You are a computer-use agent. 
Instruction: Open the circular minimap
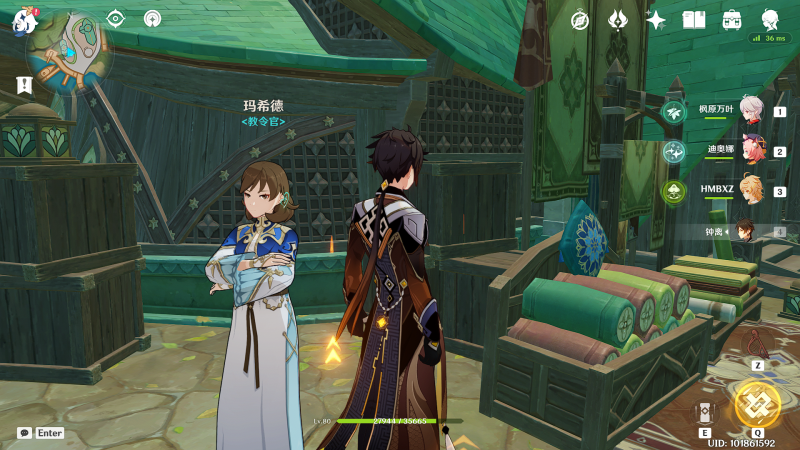[x=69, y=51]
